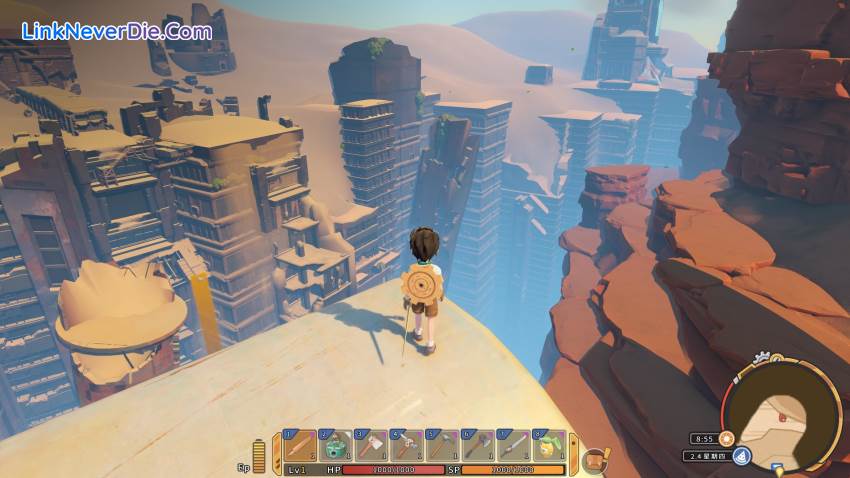Choose the yellow-green item in hotbar slot 8

(x=549, y=445)
